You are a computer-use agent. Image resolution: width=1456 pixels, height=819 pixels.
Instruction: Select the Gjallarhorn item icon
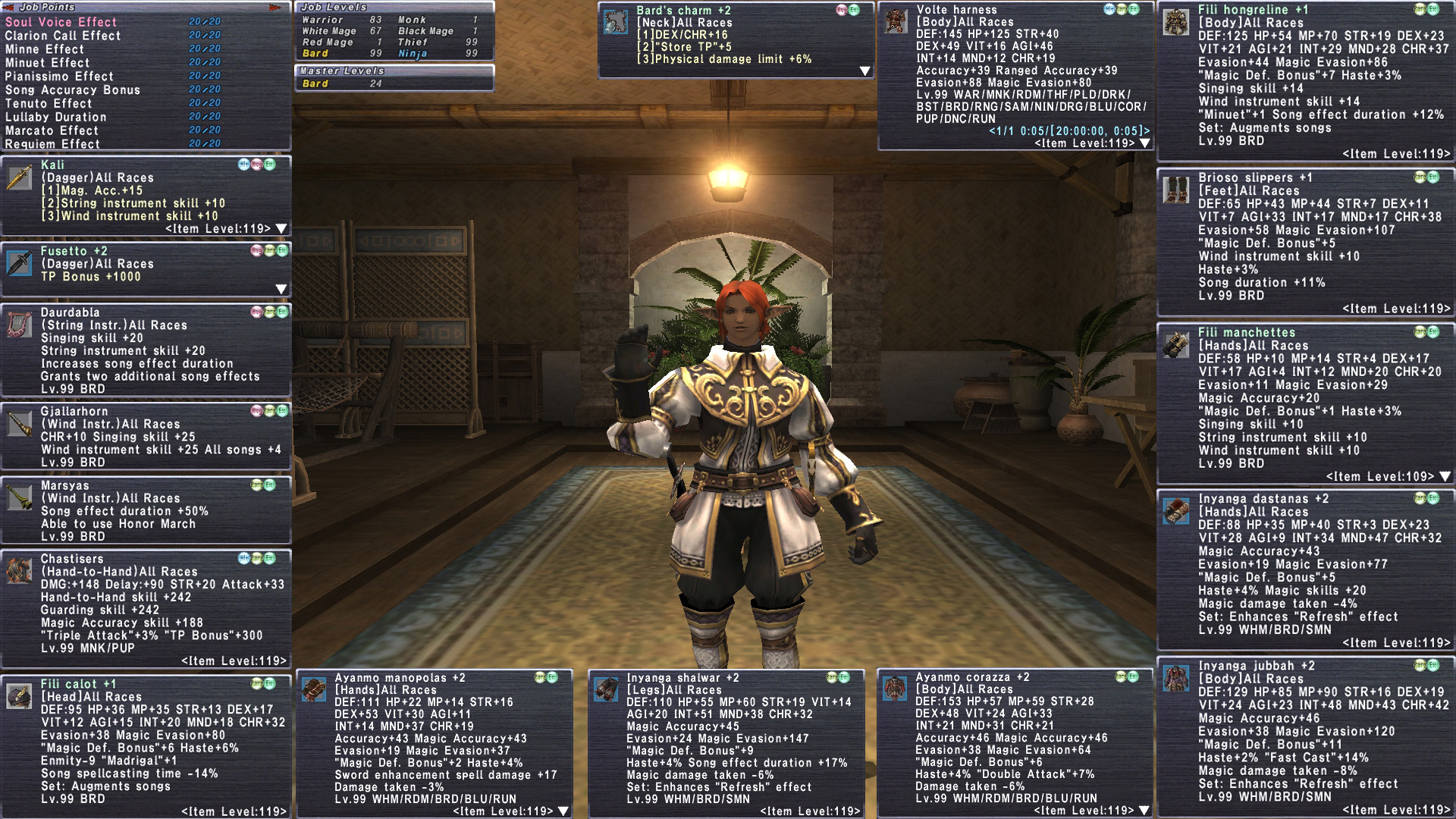[18, 423]
